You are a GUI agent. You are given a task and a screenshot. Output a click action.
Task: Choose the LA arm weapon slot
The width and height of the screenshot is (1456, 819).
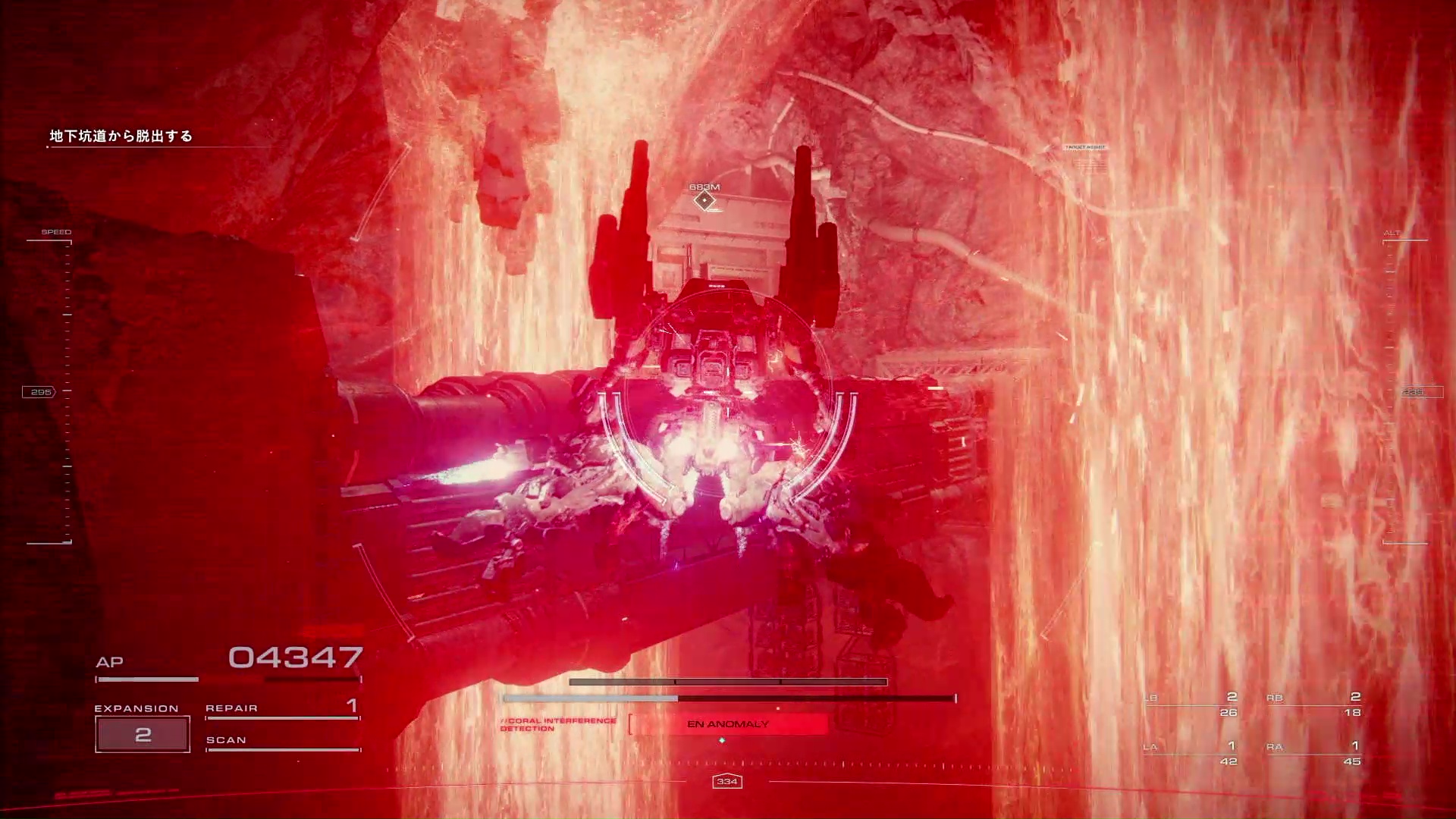click(1191, 754)
